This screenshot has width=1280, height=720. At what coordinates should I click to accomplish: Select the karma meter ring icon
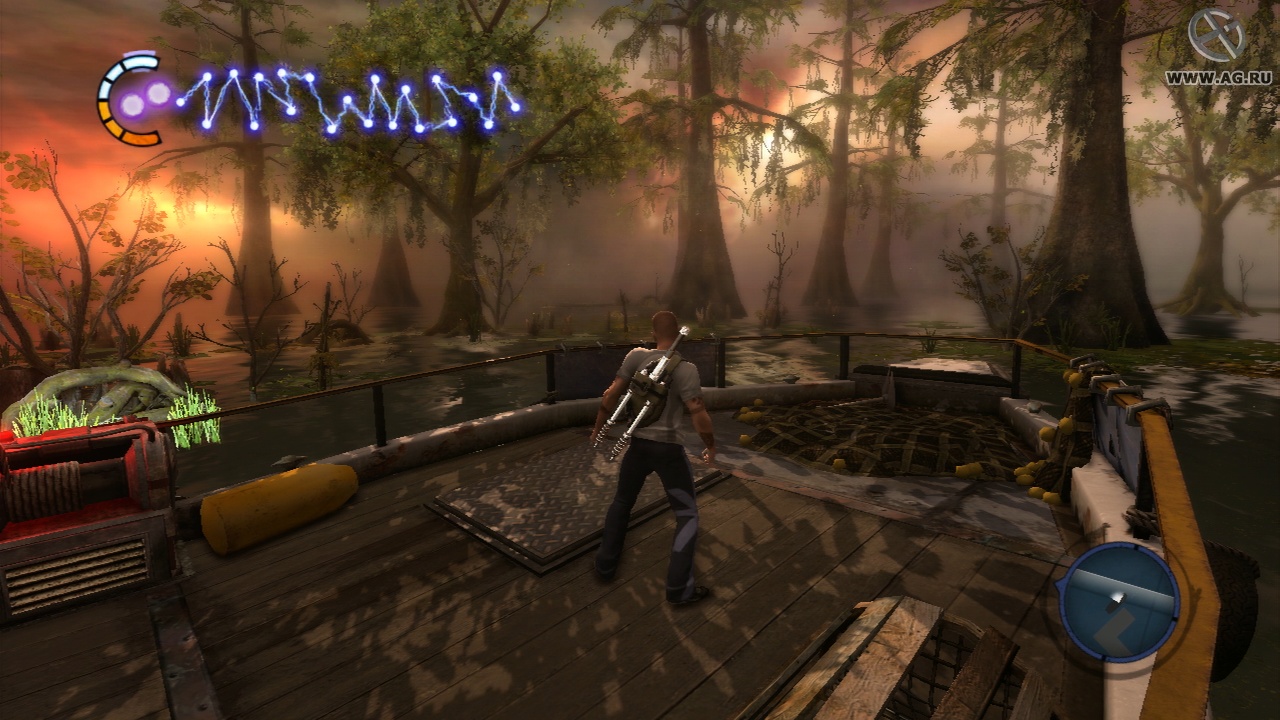(130, 99)
